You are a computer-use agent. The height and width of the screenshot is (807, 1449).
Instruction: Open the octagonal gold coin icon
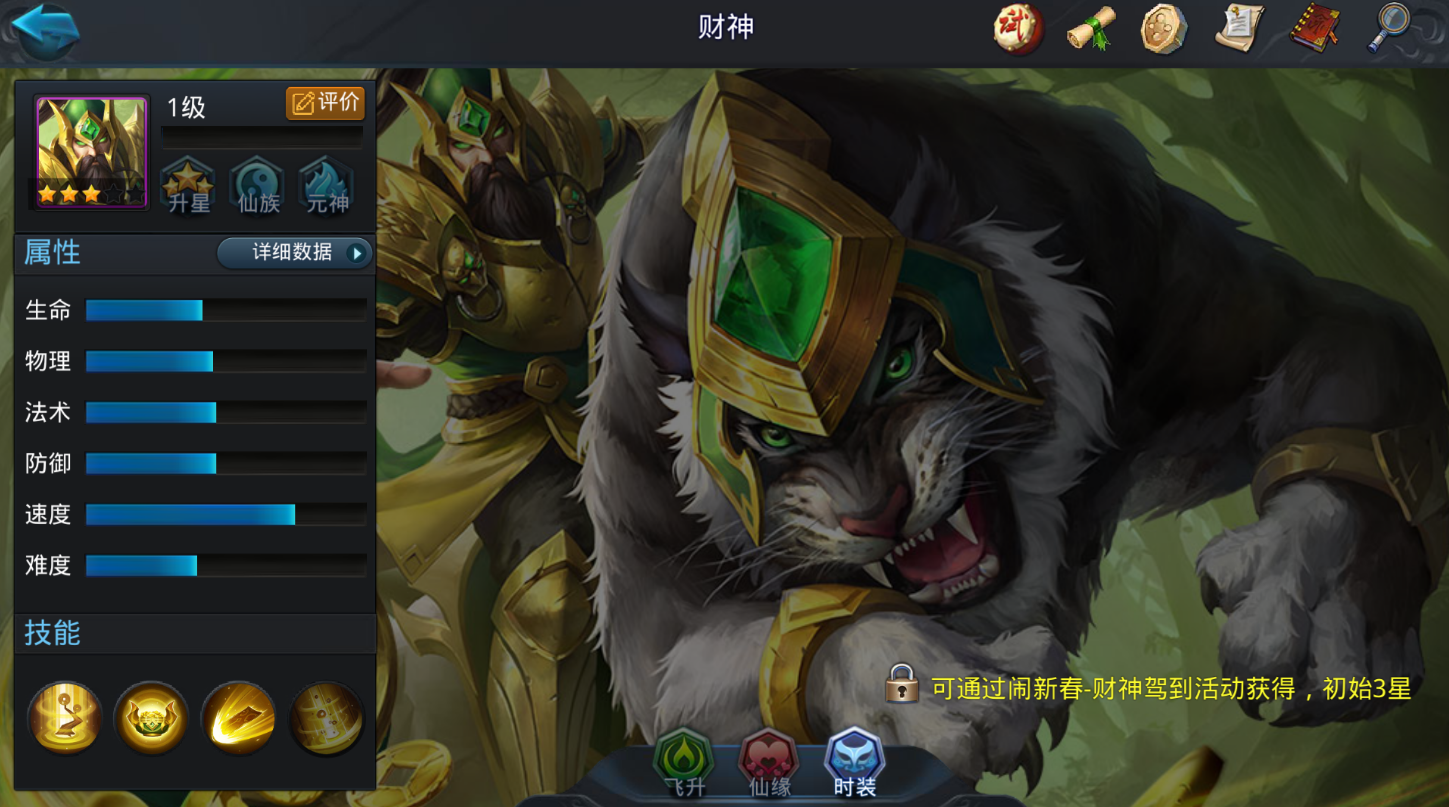(1164, 28)
